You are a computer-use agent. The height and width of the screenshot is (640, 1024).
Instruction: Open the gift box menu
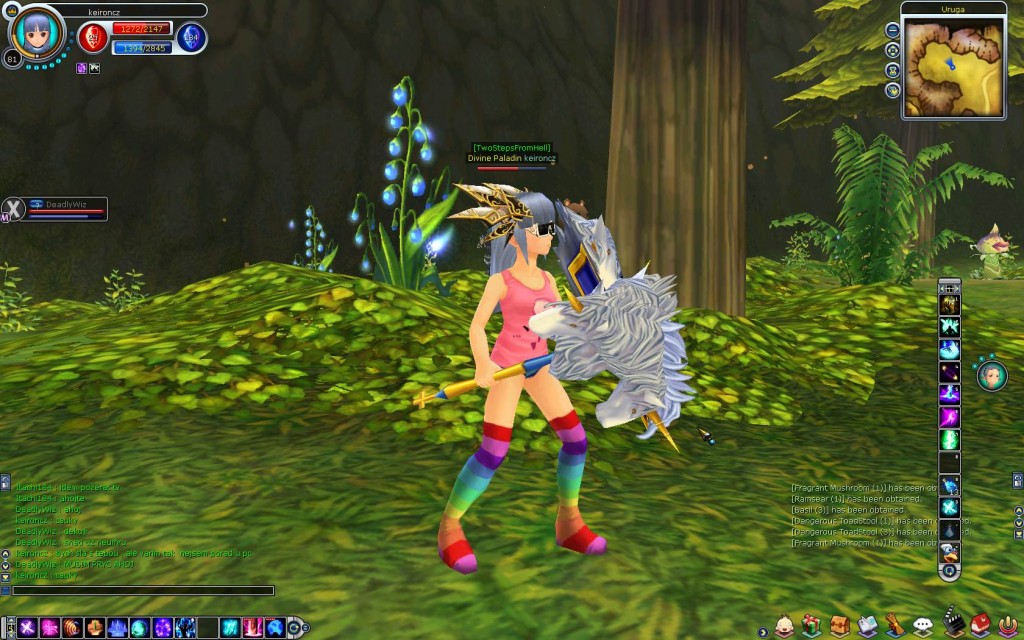[811, 625]
